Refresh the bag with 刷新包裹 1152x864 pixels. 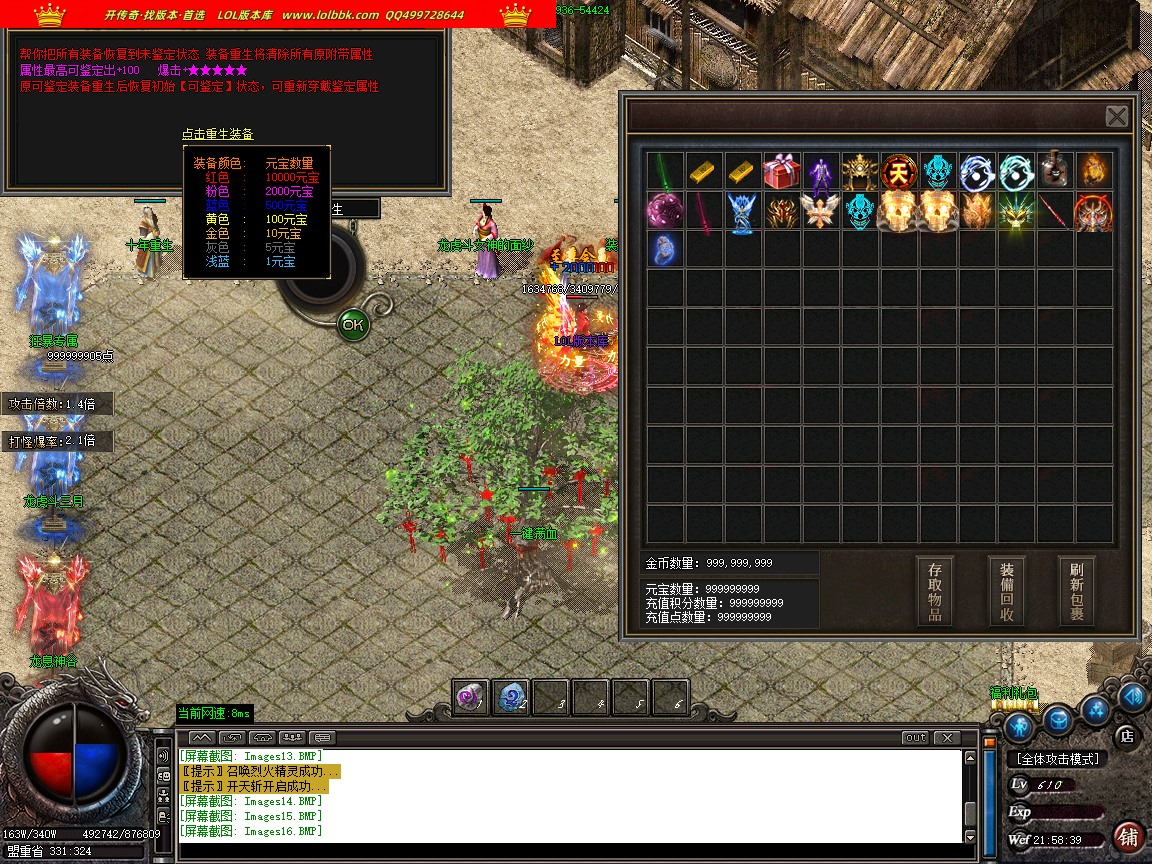(1076, 591)
